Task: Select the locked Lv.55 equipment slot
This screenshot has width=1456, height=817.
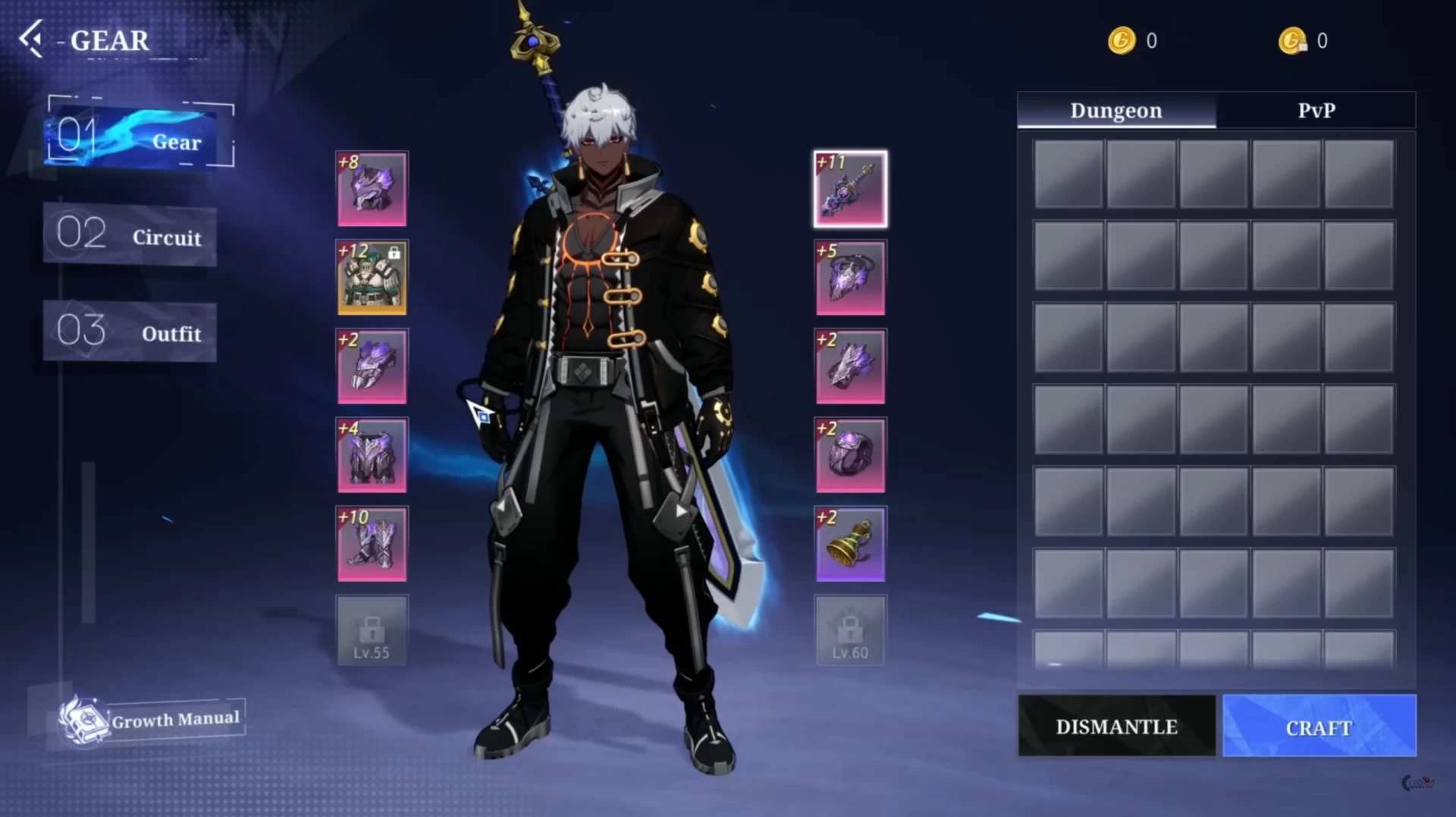Action: [372, 631]
